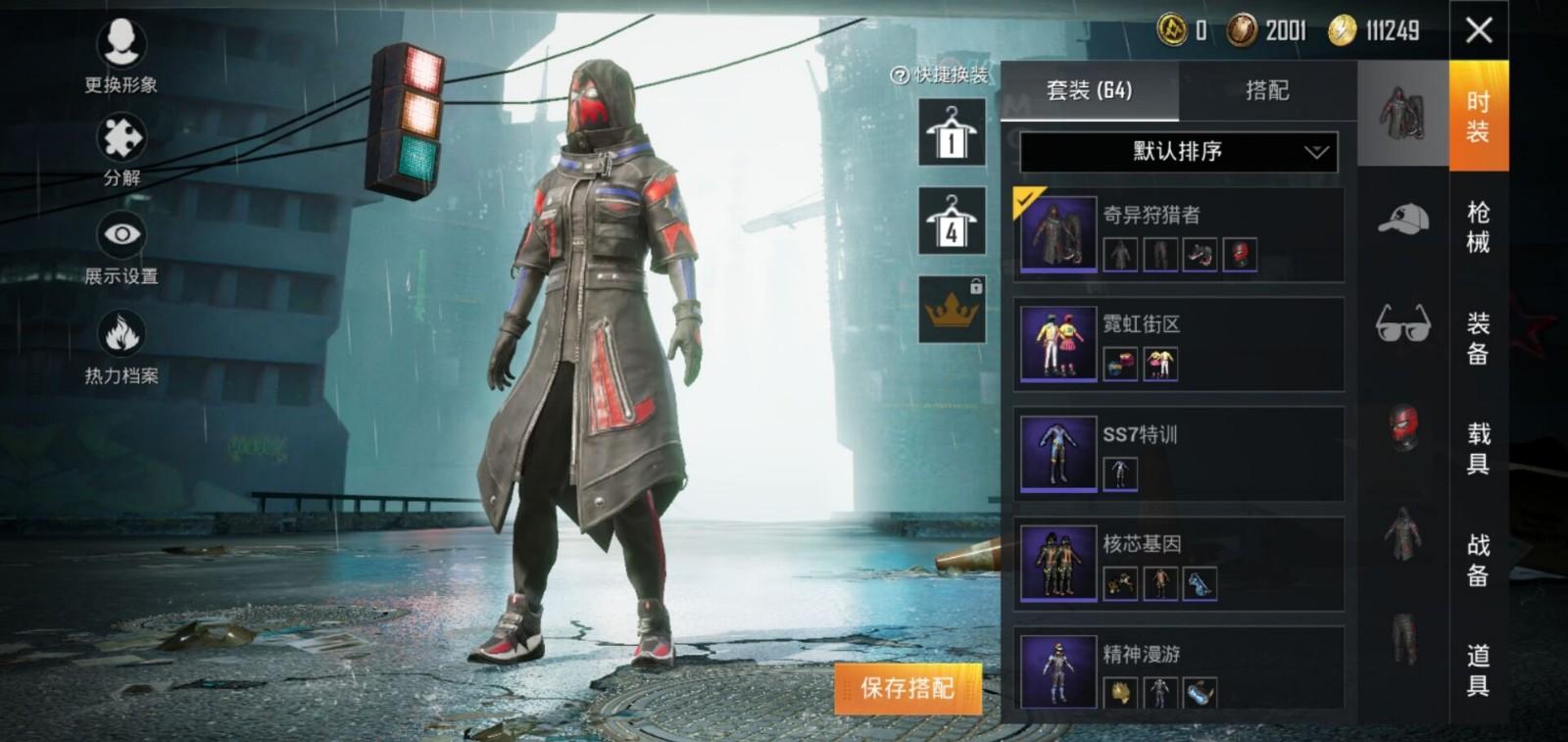Open 更换形象 appearance change
The image size is (1568, 742).
point(122,55)
